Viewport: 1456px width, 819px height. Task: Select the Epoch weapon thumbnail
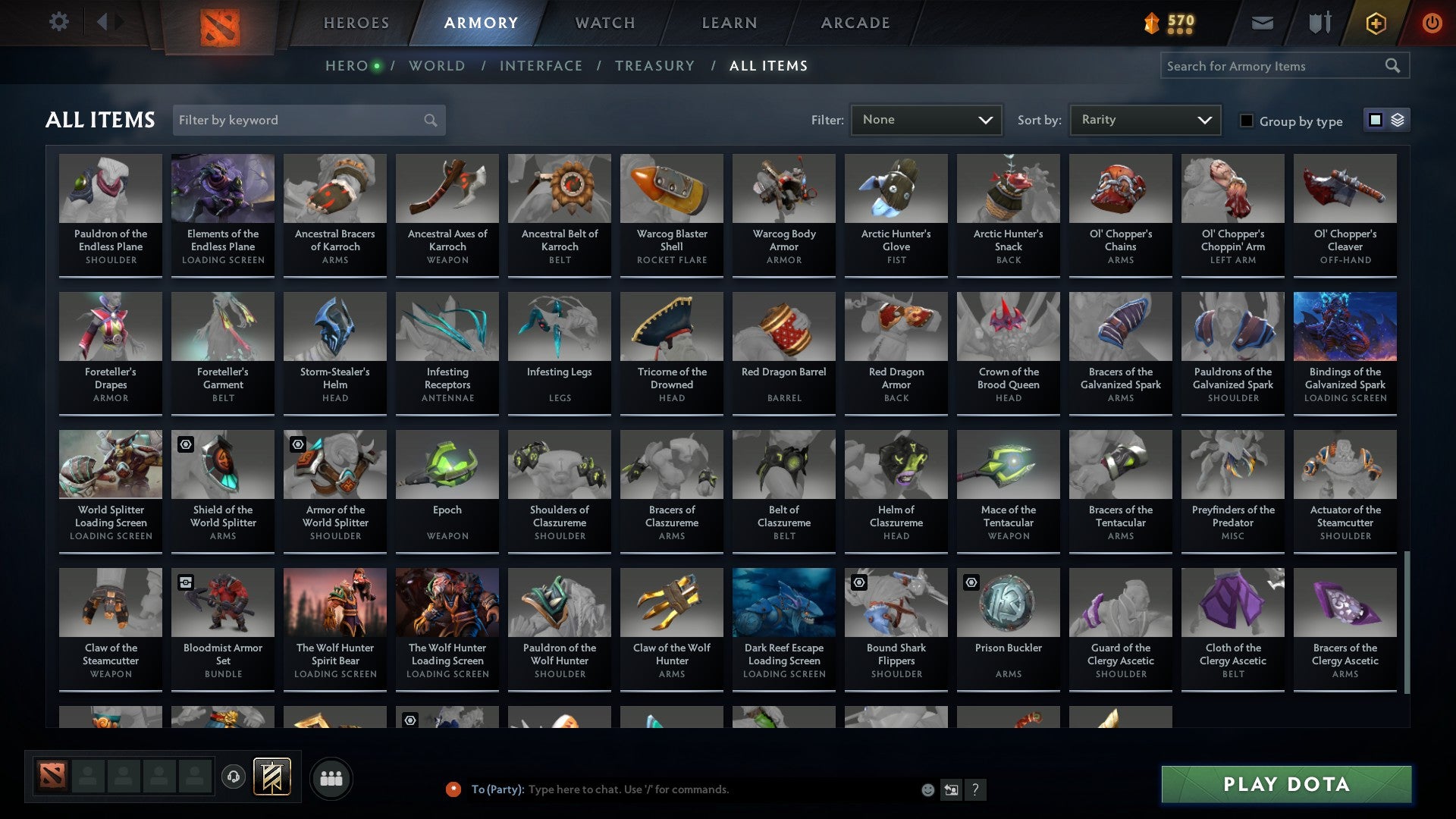tap(447, 463)
